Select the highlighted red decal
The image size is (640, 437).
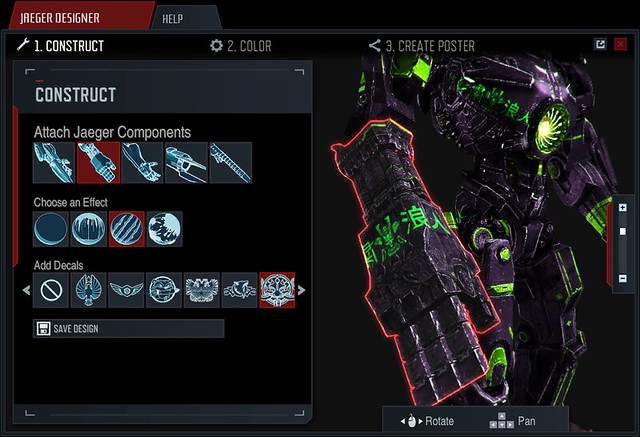[x=277, y=291]
